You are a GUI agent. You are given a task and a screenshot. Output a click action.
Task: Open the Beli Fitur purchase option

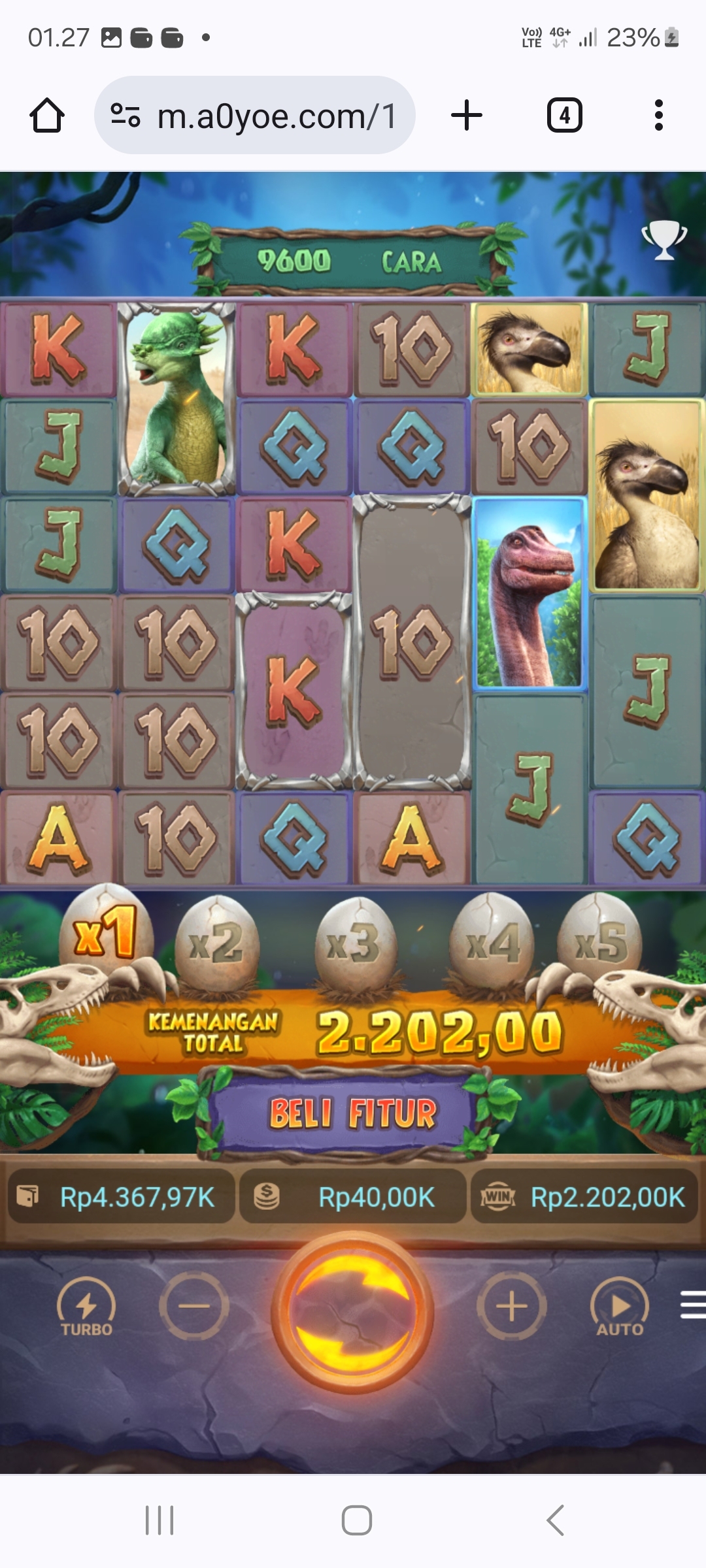click(352, 1113)
